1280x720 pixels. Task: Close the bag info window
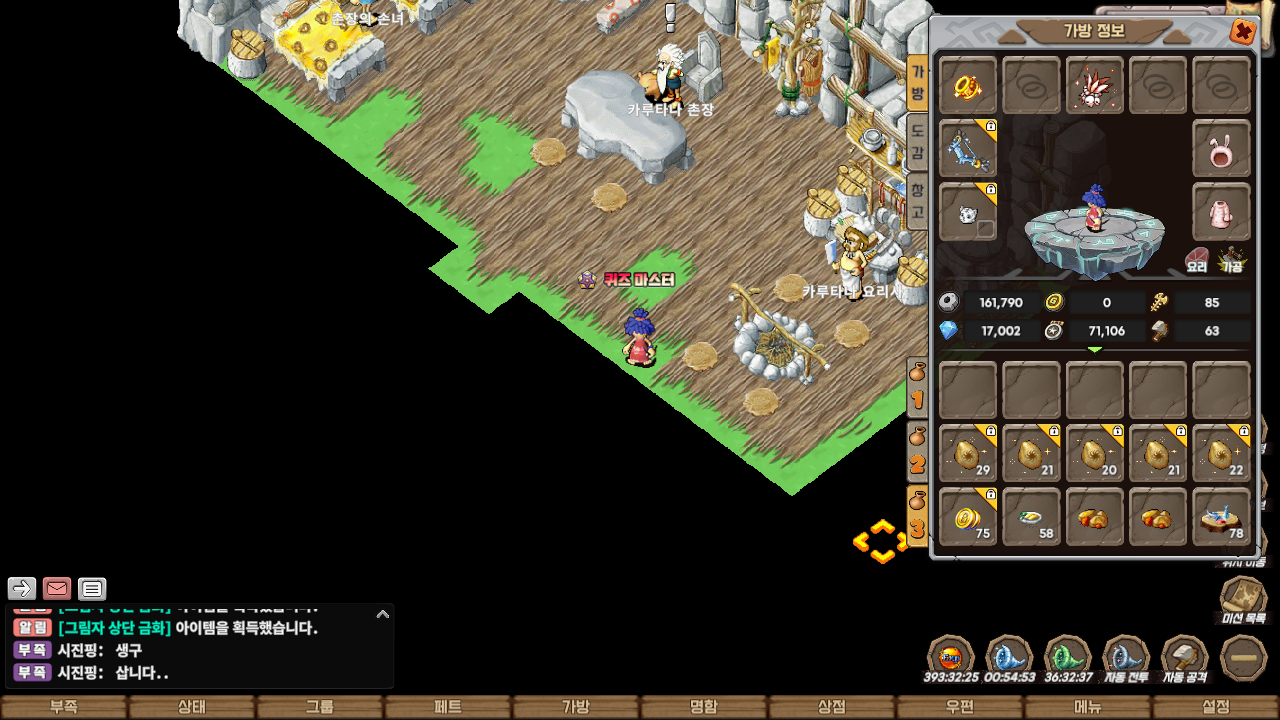pos(1243,32)
